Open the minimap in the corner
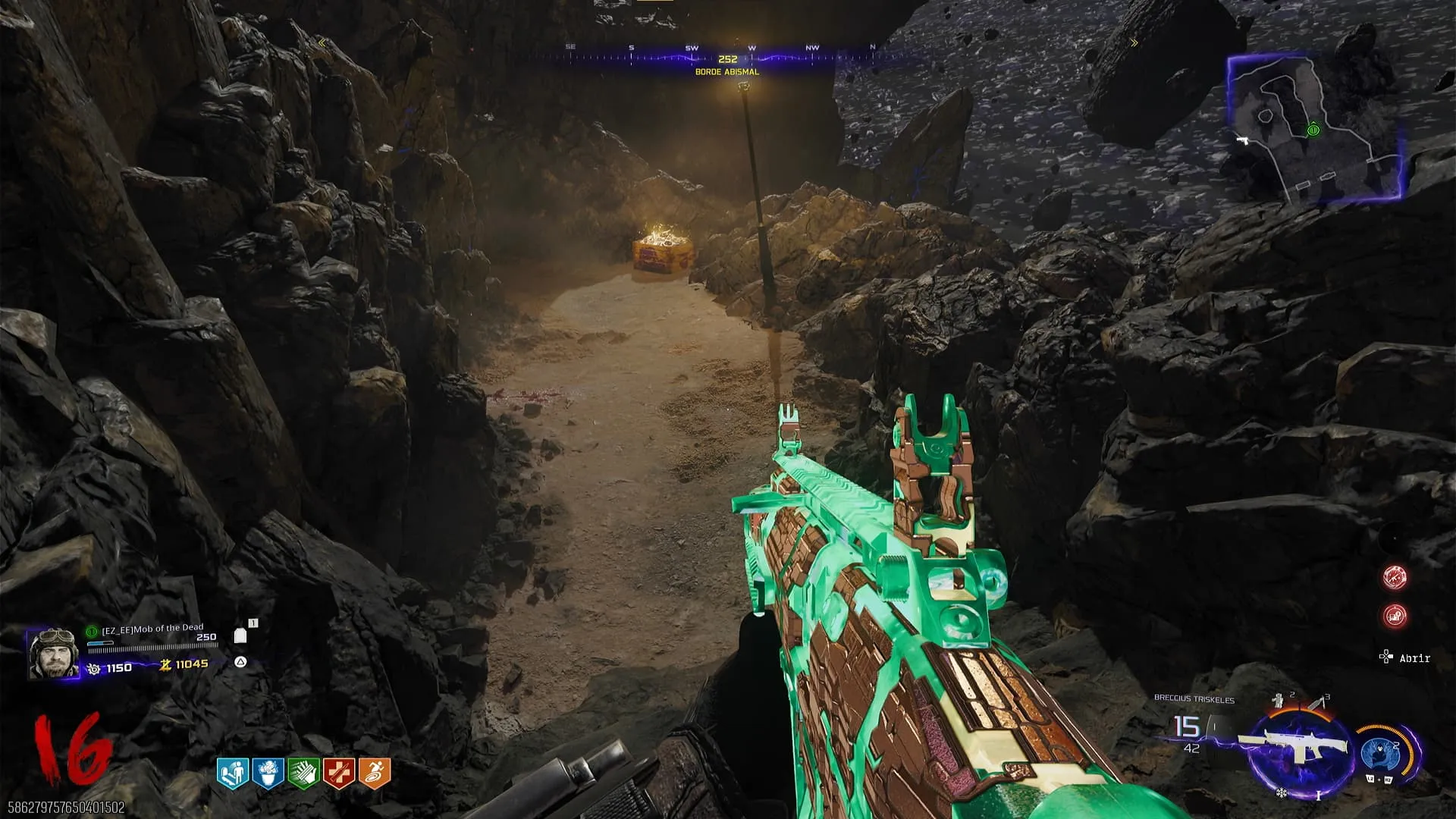 (1316, 127)
